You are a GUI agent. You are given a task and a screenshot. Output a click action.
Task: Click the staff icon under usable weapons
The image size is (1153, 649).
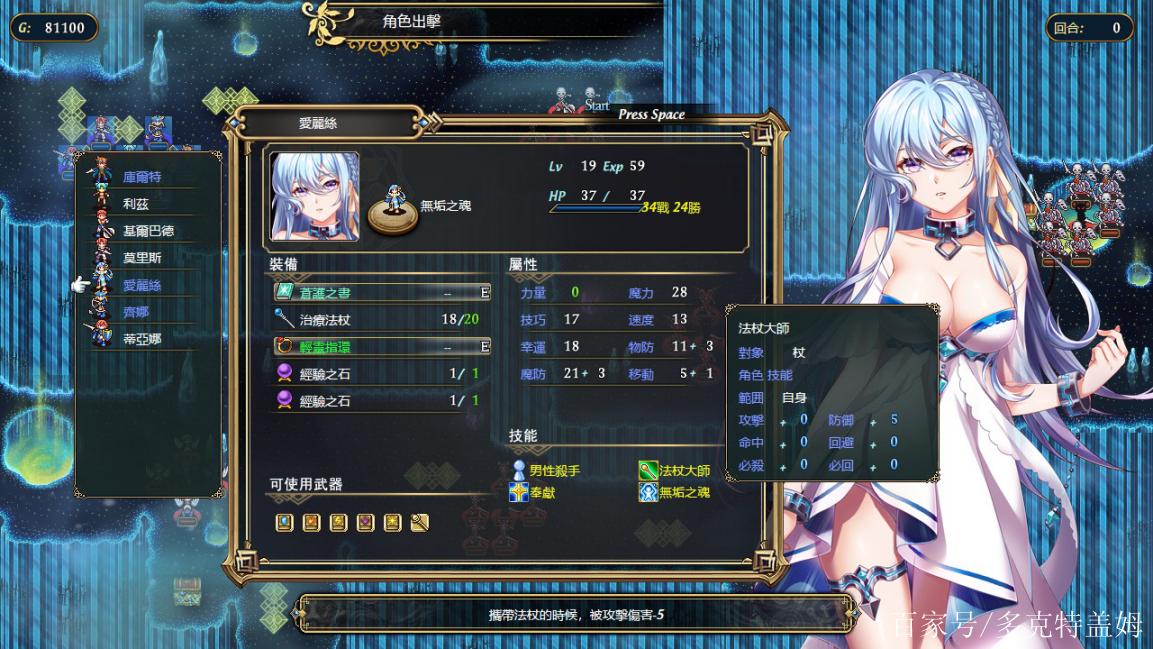pyautogui.click(x=420, y=522)
